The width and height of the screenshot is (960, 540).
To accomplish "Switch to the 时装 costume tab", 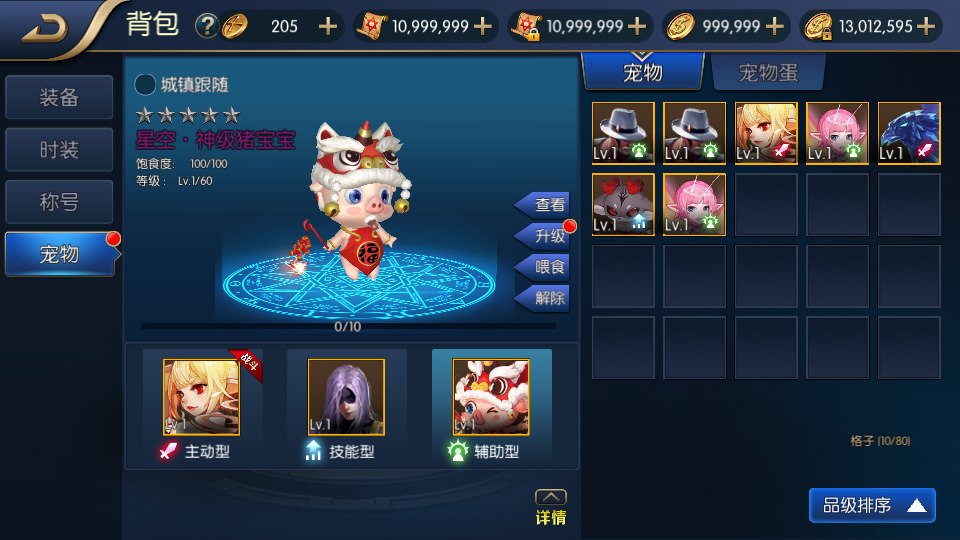I will (x=59, y=150).
